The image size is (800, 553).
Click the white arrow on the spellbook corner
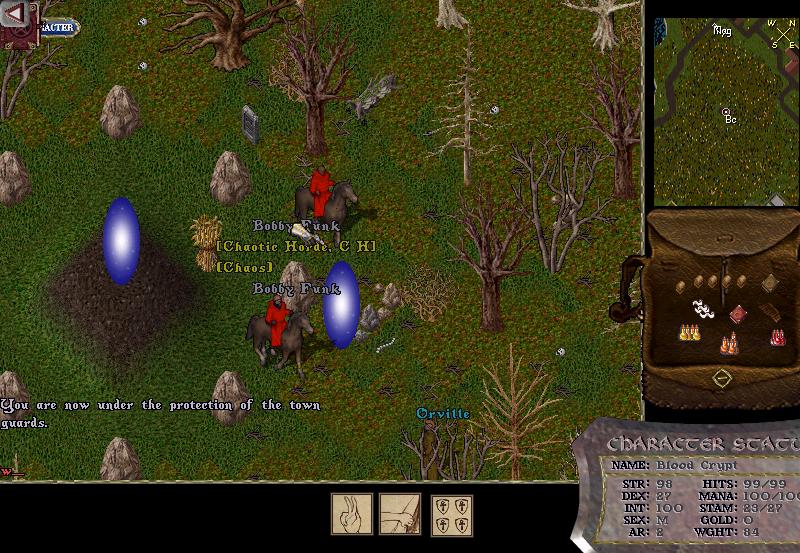point(16,16)
